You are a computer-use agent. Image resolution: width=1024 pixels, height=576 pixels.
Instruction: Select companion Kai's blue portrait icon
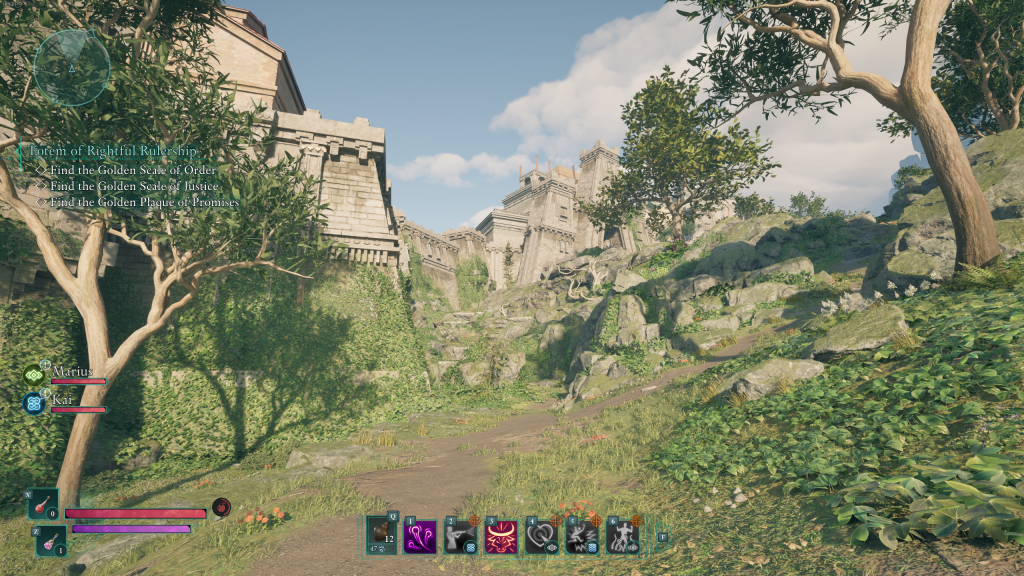[35, 403]
